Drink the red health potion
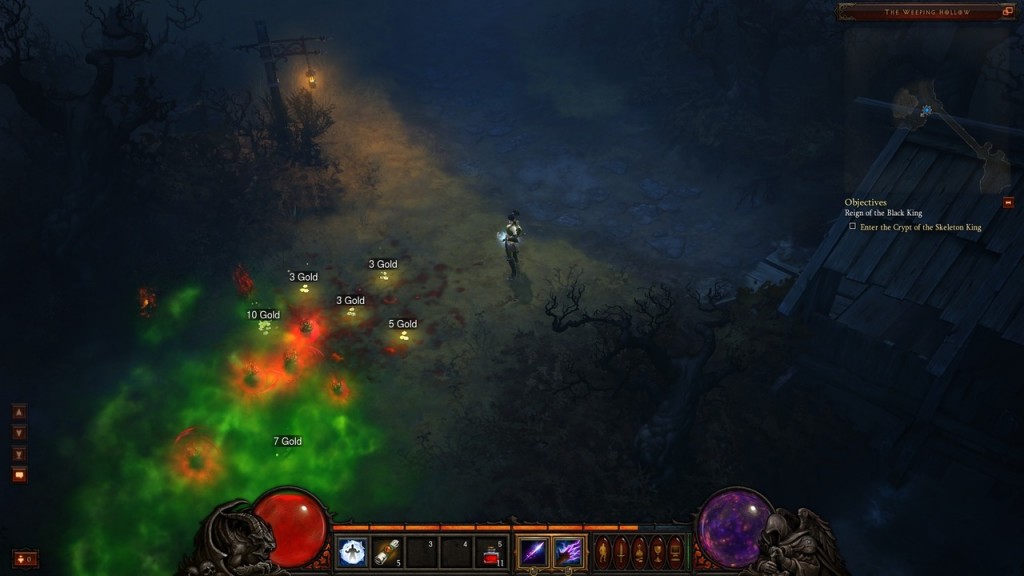 491,552
